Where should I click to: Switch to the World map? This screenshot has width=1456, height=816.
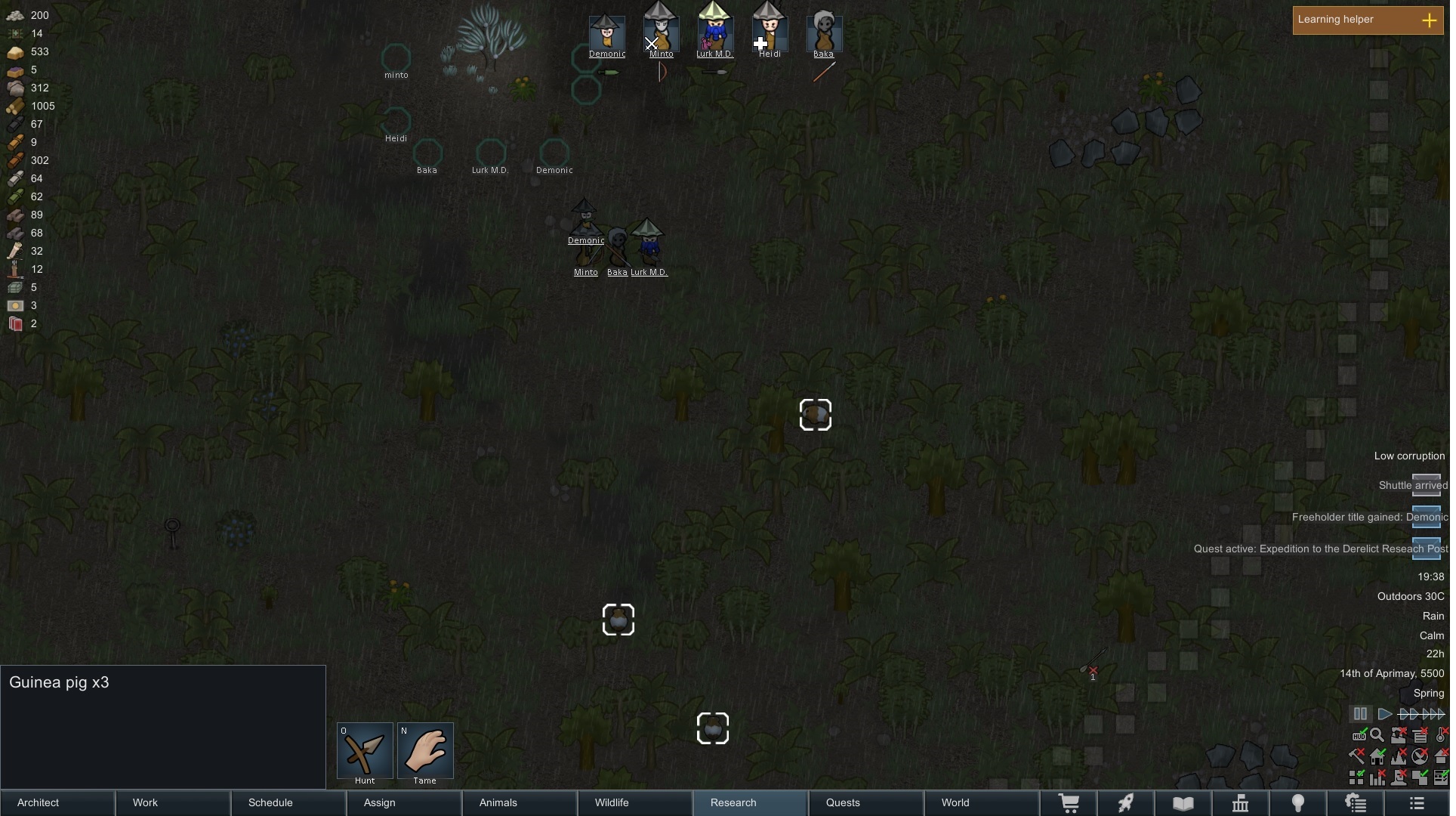click(x=981, y=802)
